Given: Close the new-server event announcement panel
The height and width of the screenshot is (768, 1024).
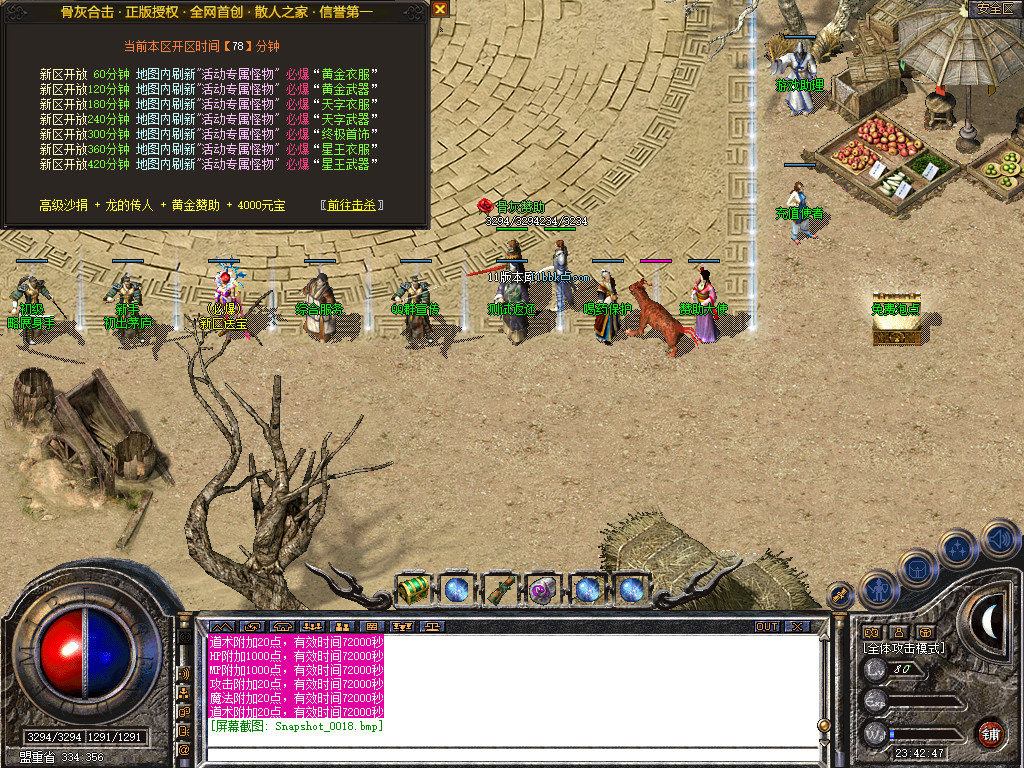Looking at the screenshot, I should click(x=440, y=9).
